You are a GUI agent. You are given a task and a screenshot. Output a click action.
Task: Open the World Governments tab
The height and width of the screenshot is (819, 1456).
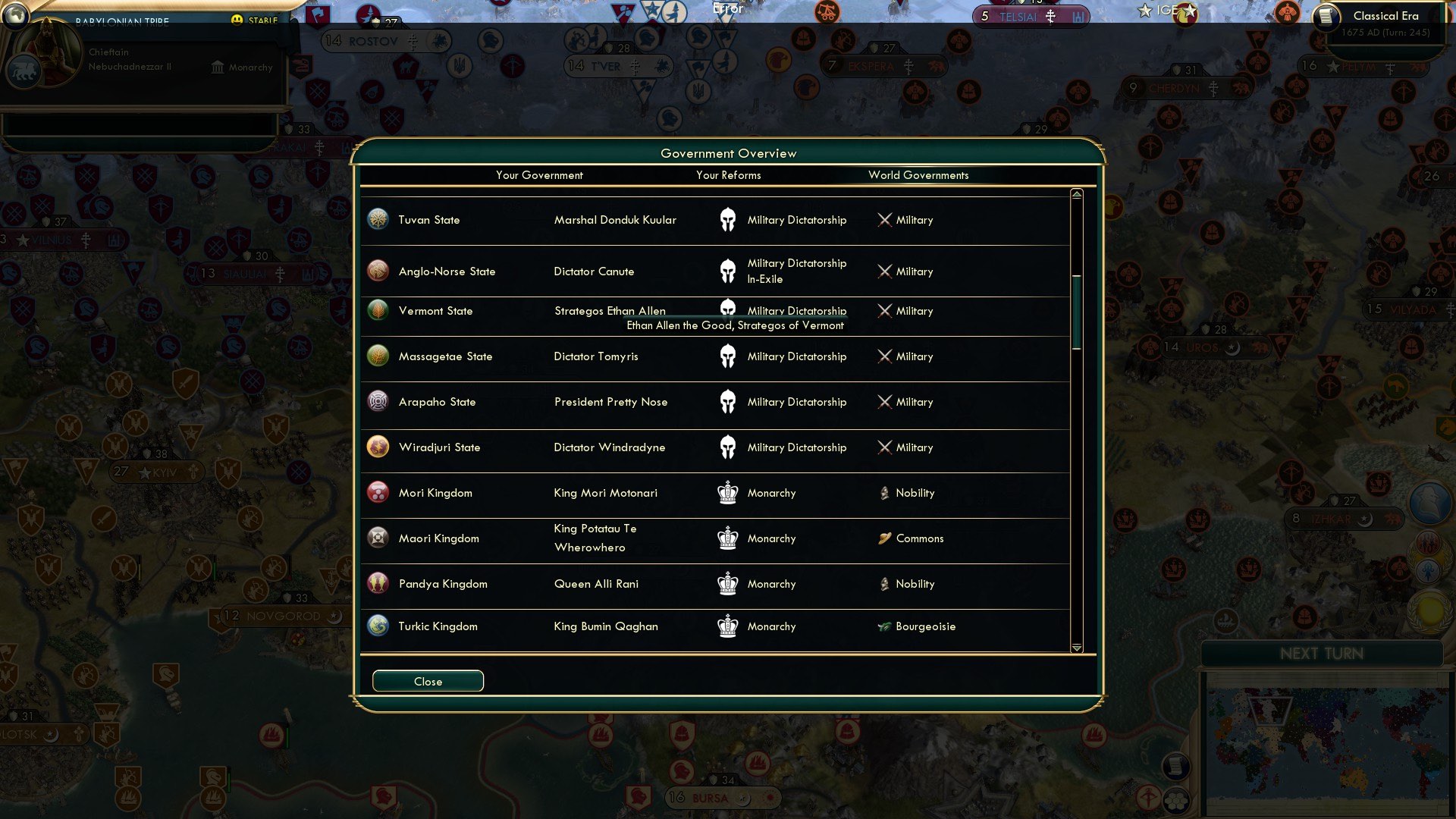click(x=918, y=175)
